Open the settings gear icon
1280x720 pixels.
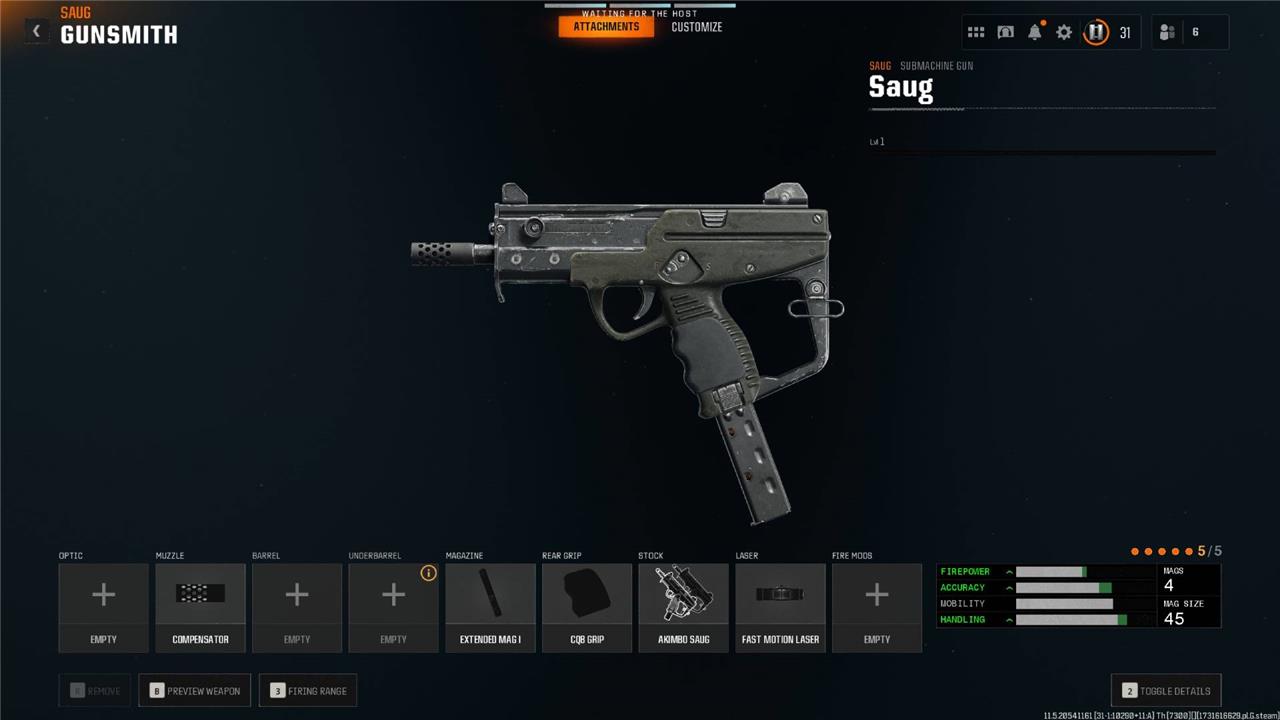1064,32
